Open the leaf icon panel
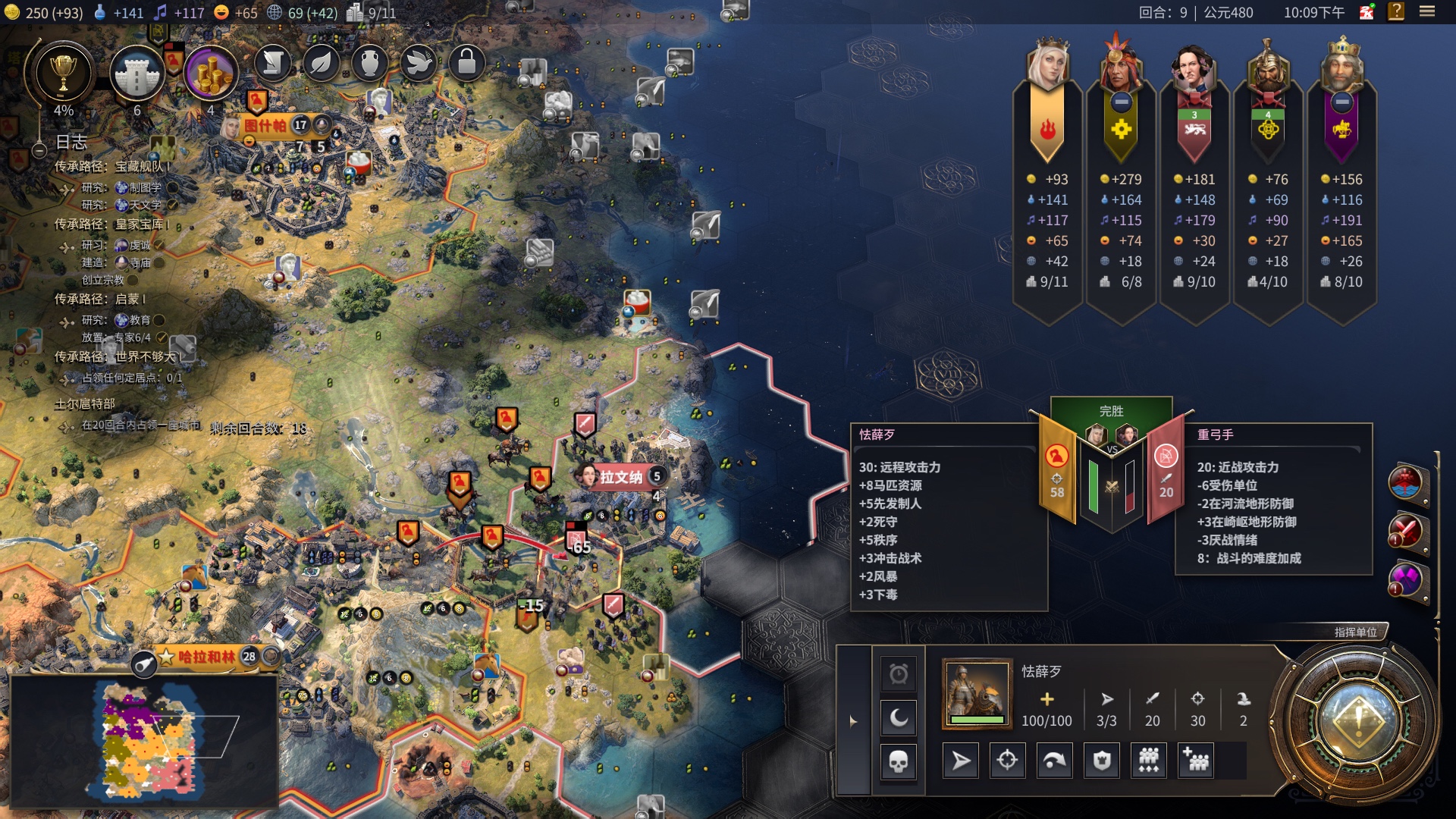Image resolution: width=1456 pixels, height=819 pixels. [322, 63]
